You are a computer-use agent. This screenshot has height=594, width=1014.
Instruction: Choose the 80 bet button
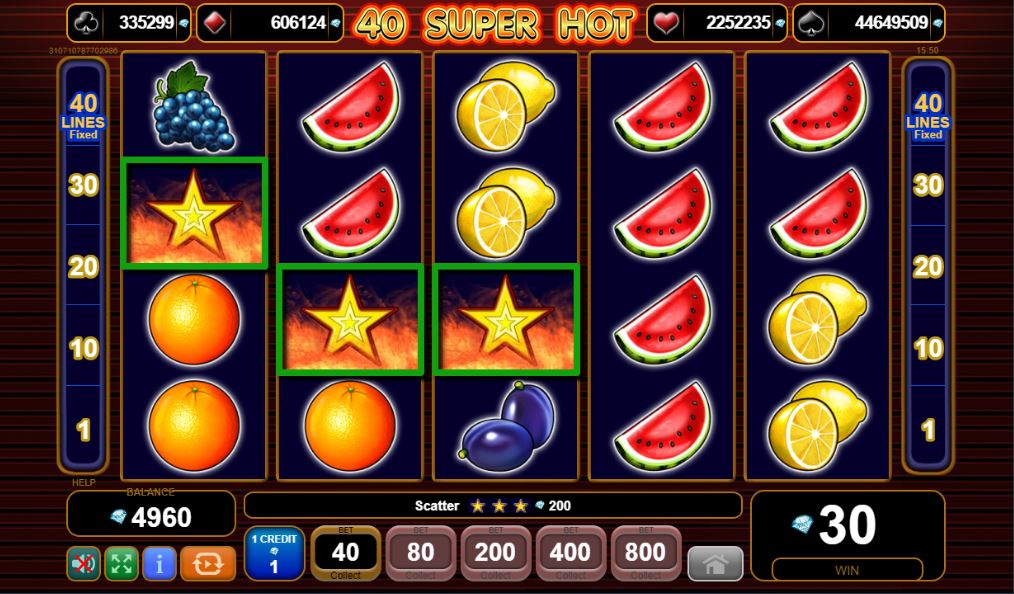(x=420, y=553)
